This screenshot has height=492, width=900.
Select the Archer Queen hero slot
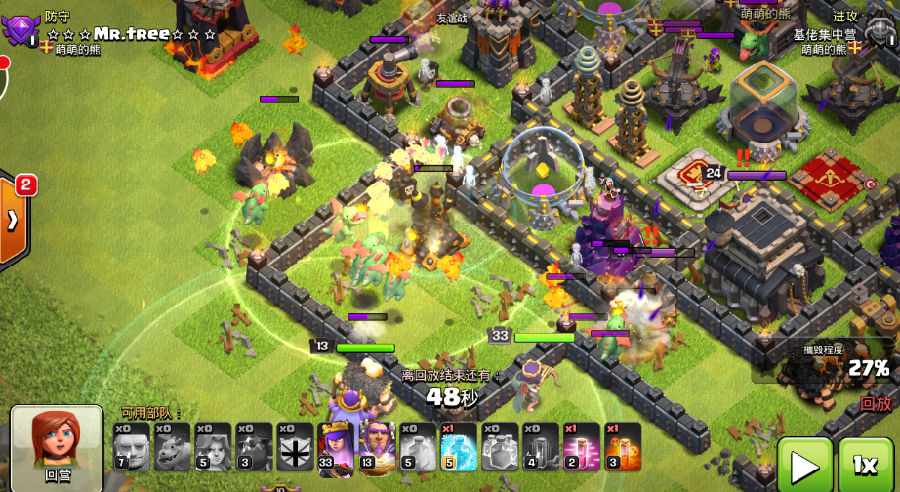click(335, 446)
